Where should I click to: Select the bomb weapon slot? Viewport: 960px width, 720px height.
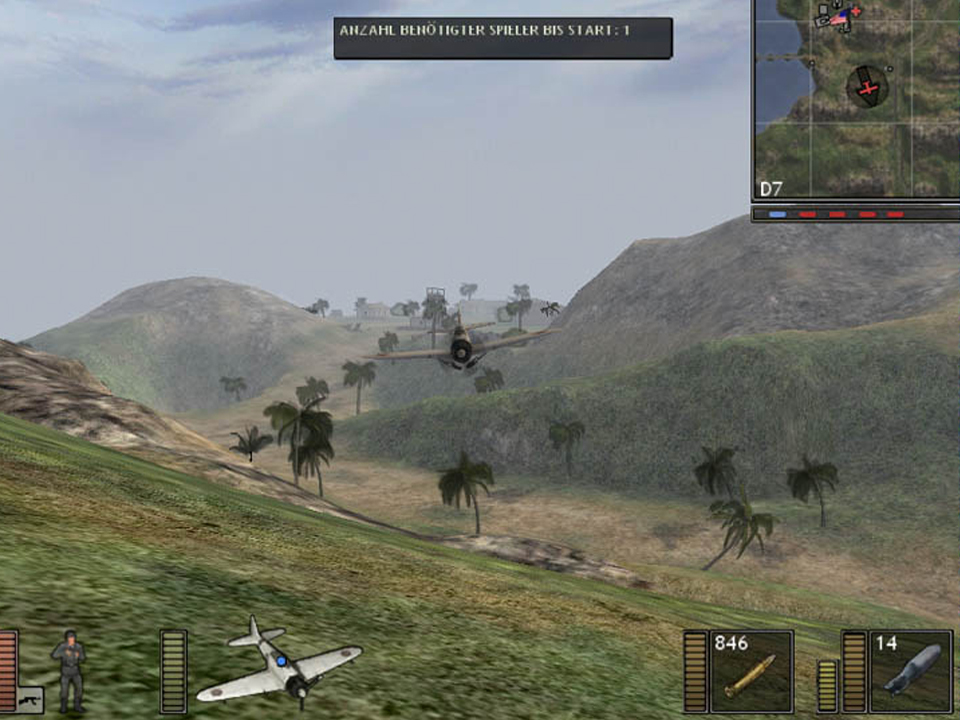pyautogui.click(x=910, y=671)
